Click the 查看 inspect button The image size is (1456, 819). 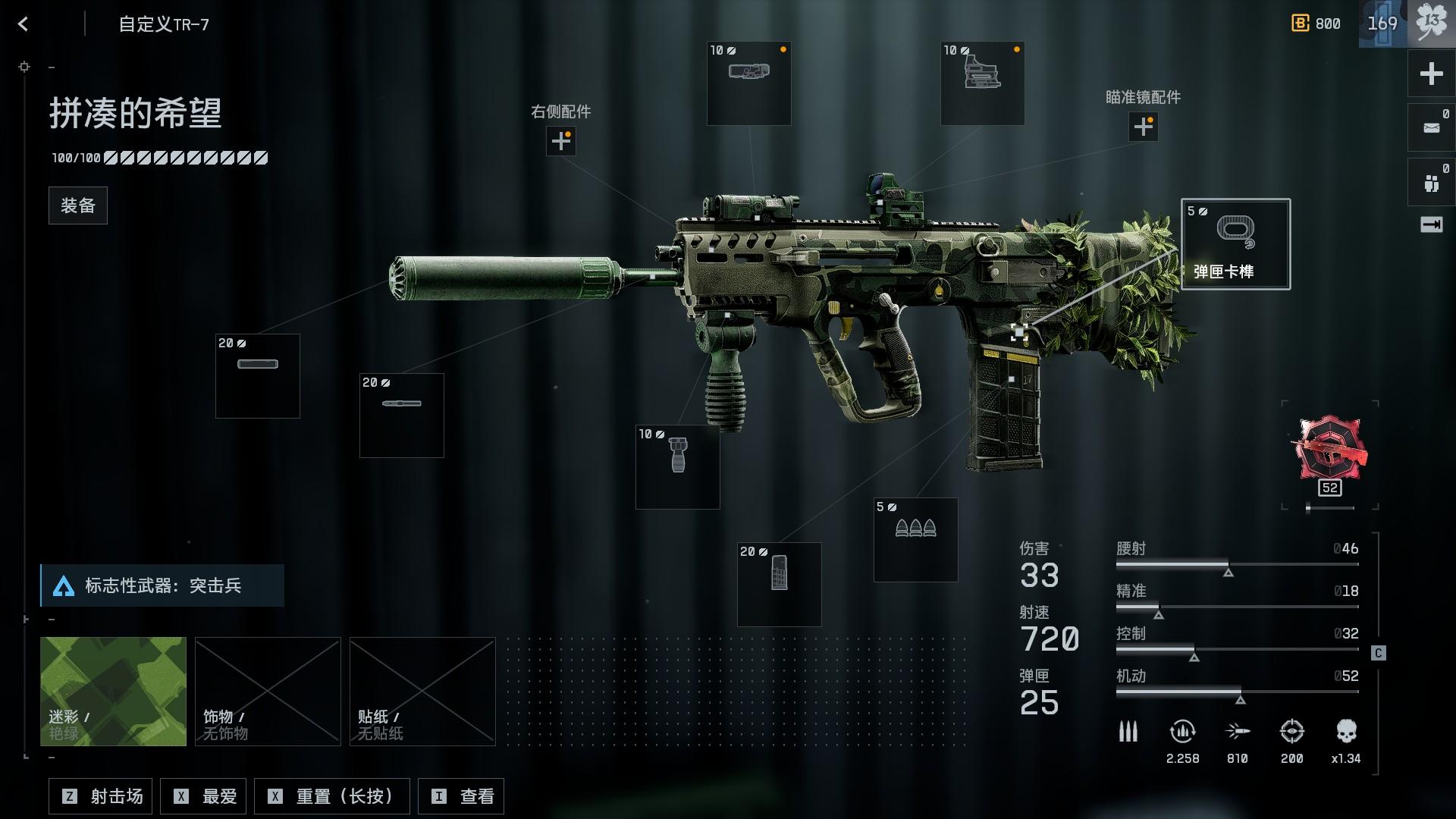461,796
